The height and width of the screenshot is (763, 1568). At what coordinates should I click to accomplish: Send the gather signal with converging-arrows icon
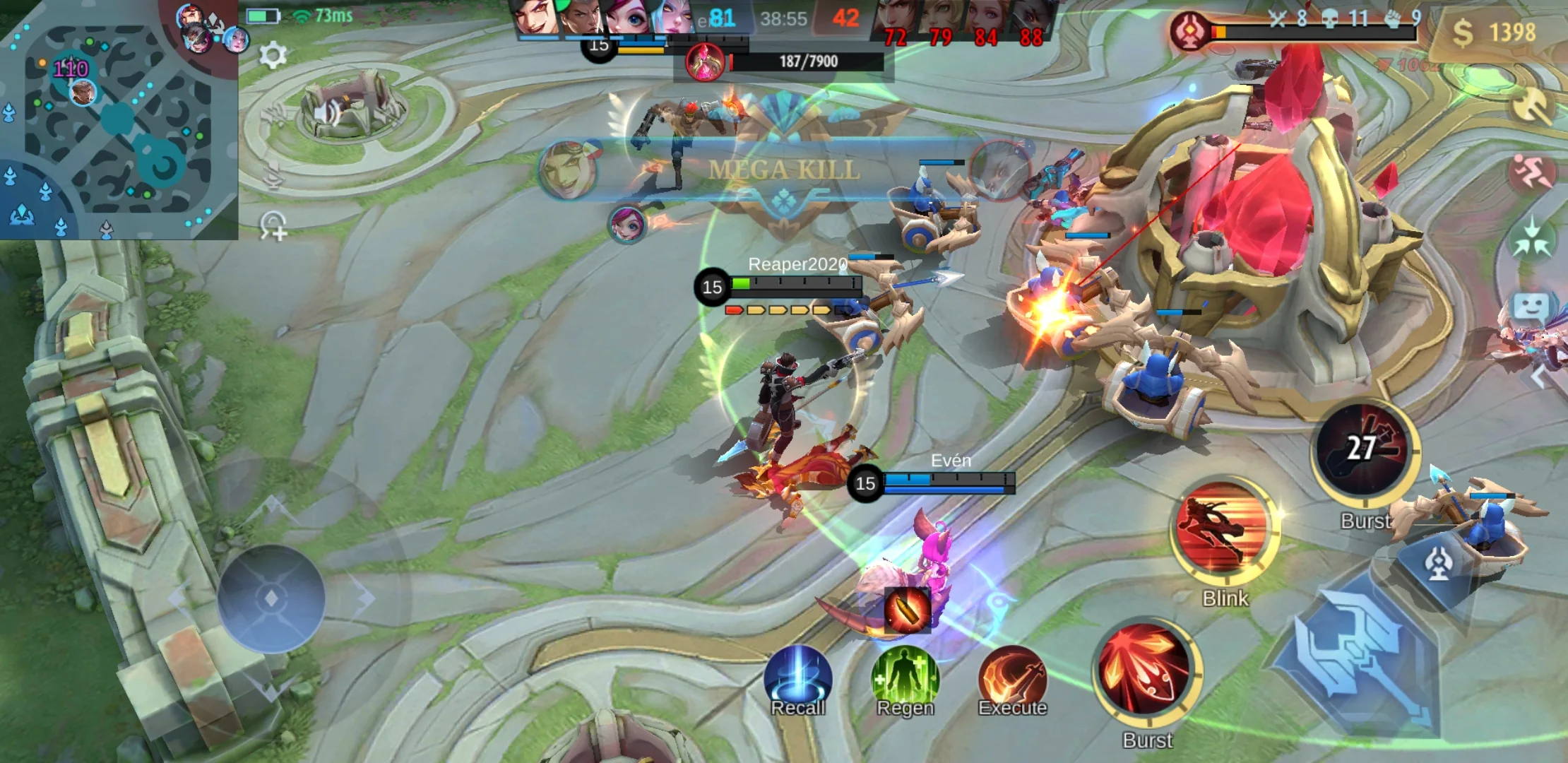(x=1531, y=239)
